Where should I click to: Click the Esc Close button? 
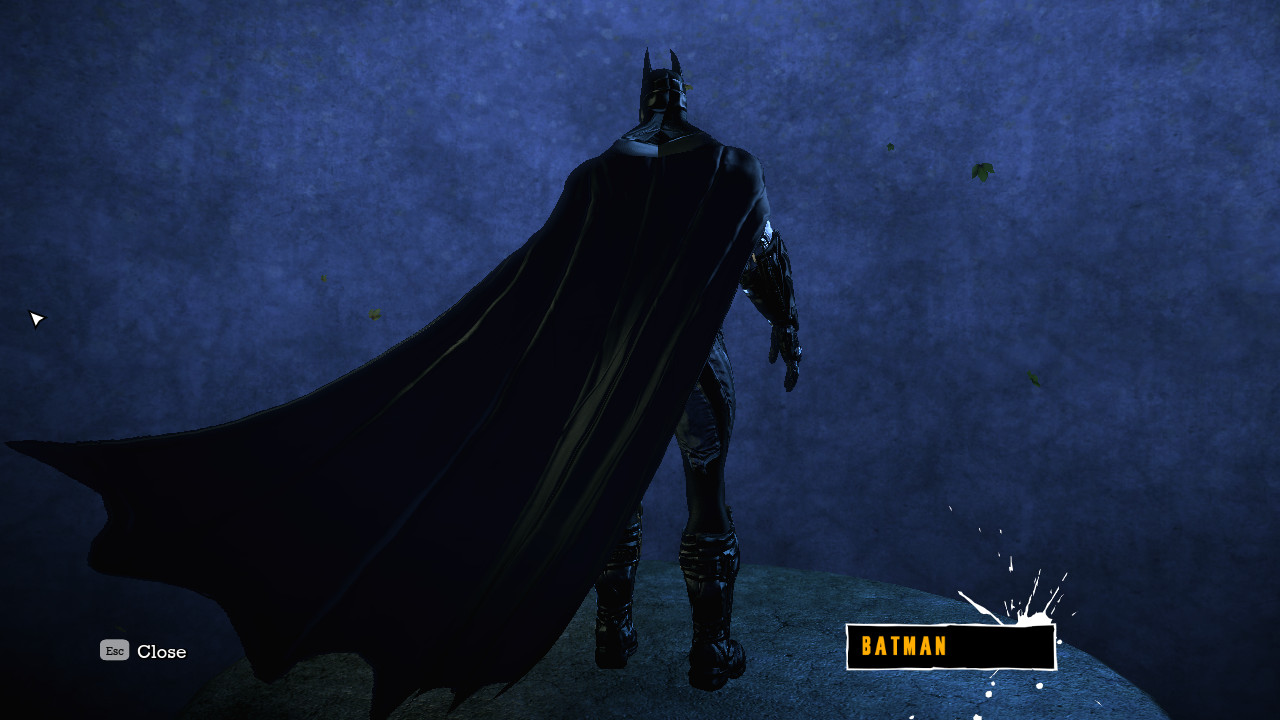(x=140, y=651)
